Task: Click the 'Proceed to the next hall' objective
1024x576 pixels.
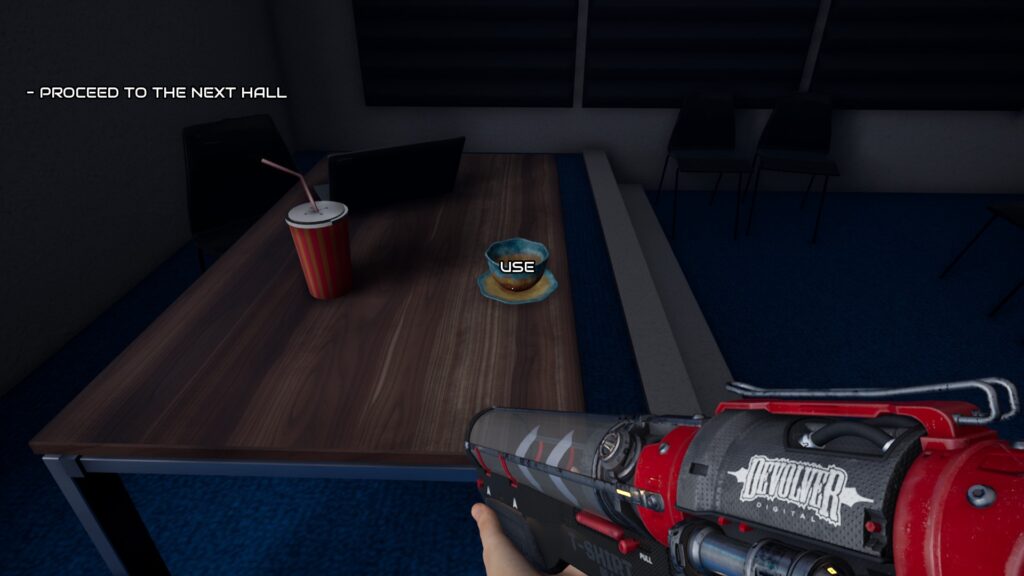Action: point(157,93)
